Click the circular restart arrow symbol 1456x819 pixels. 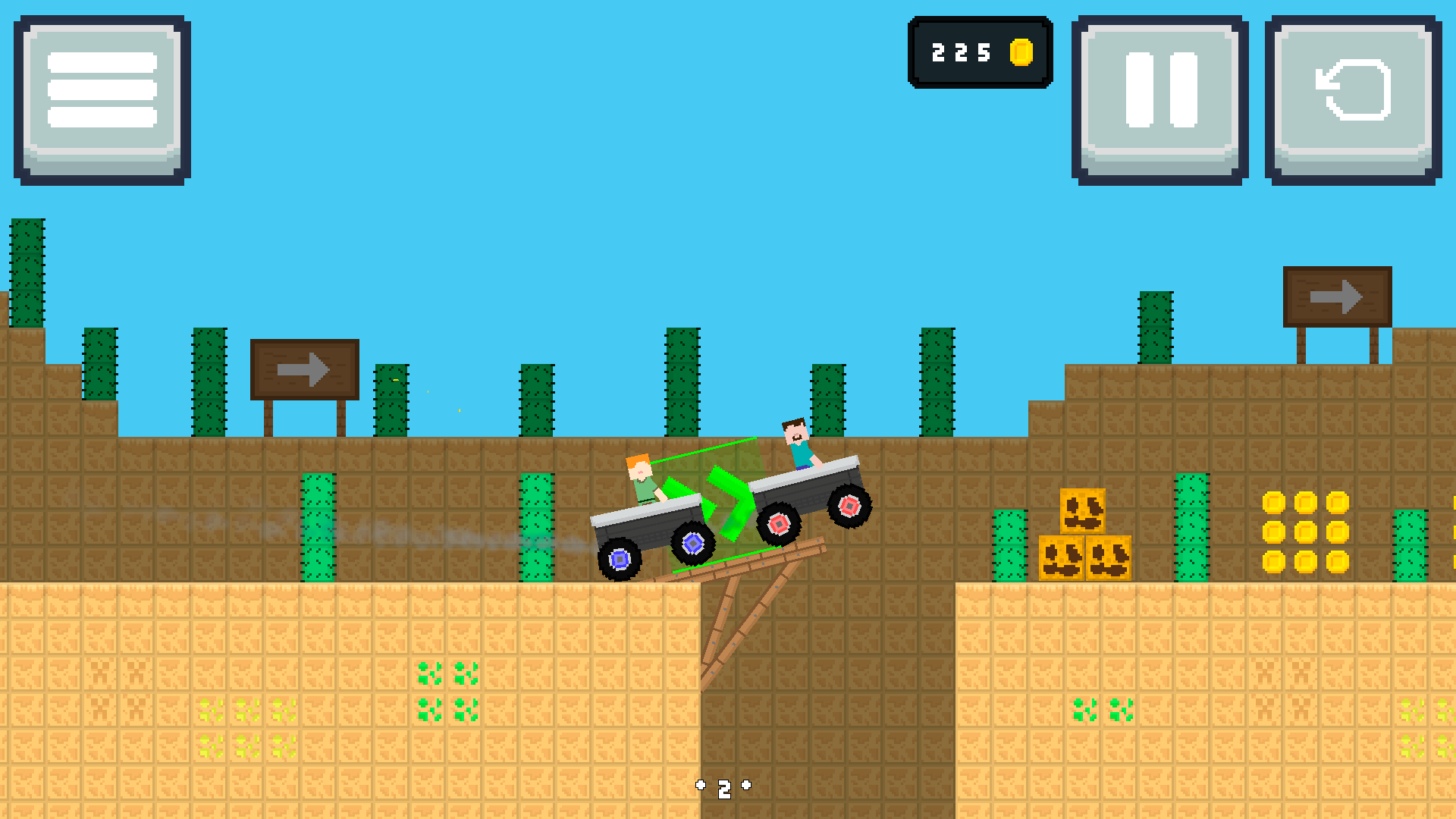tap(1351, 89)
